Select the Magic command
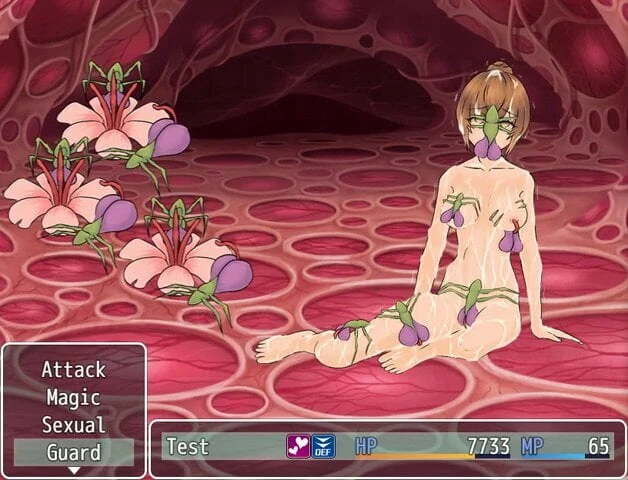Screen dimensions: 628x480 (73, 397)
